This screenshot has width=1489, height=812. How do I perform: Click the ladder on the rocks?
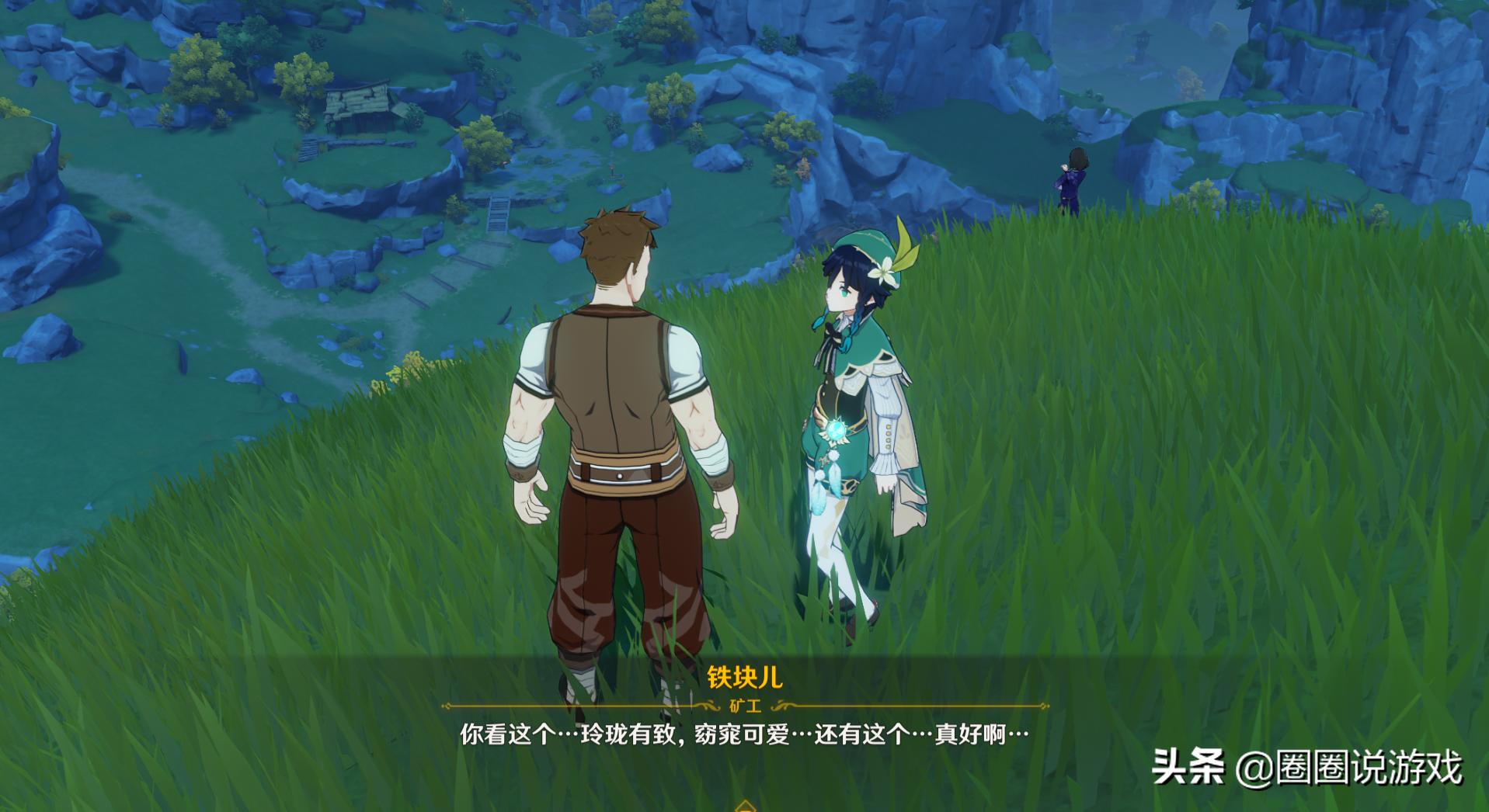[x=499, y=213]
